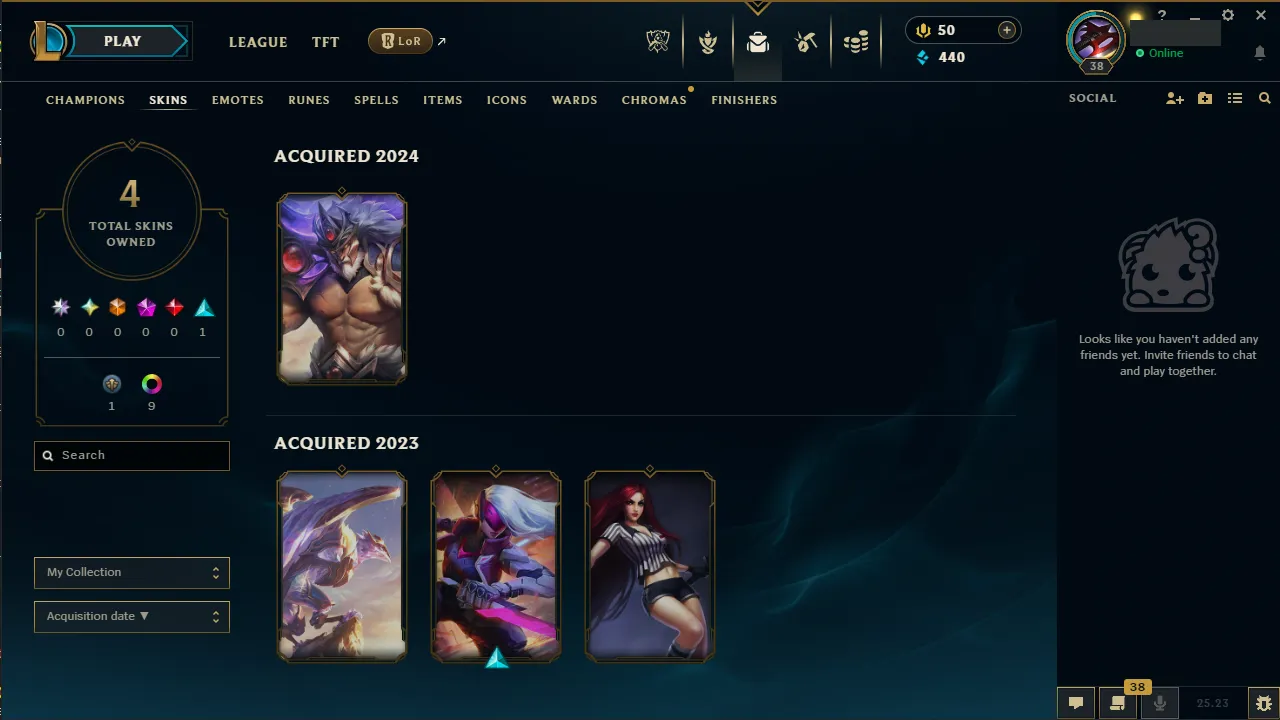This screenshot has height=720, width=1280.
Task: Open the Acquisition date sort dropdown
Action: tap(131, 616)
